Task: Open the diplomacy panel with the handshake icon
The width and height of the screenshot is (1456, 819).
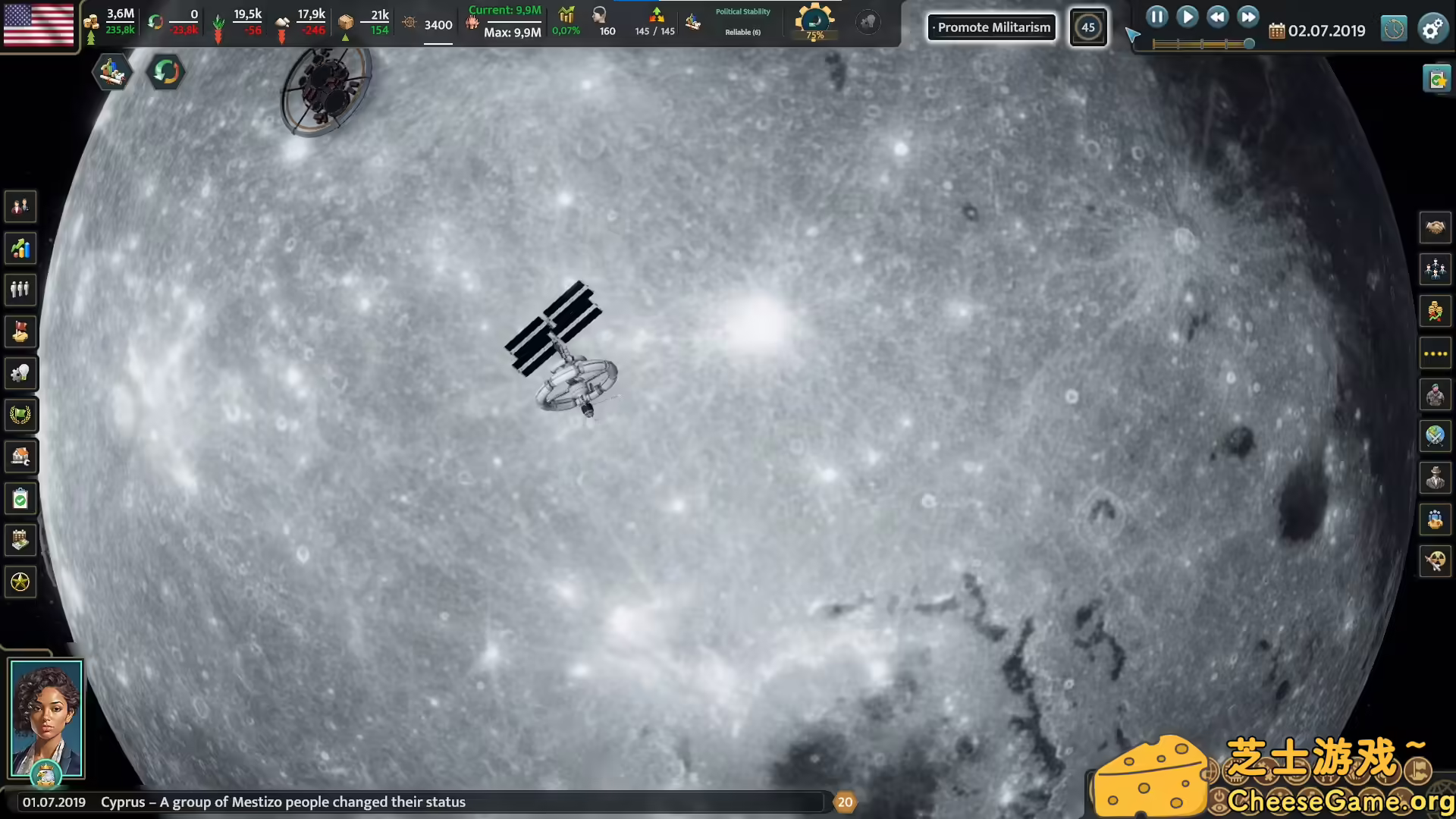Action: coord(1435,226)
